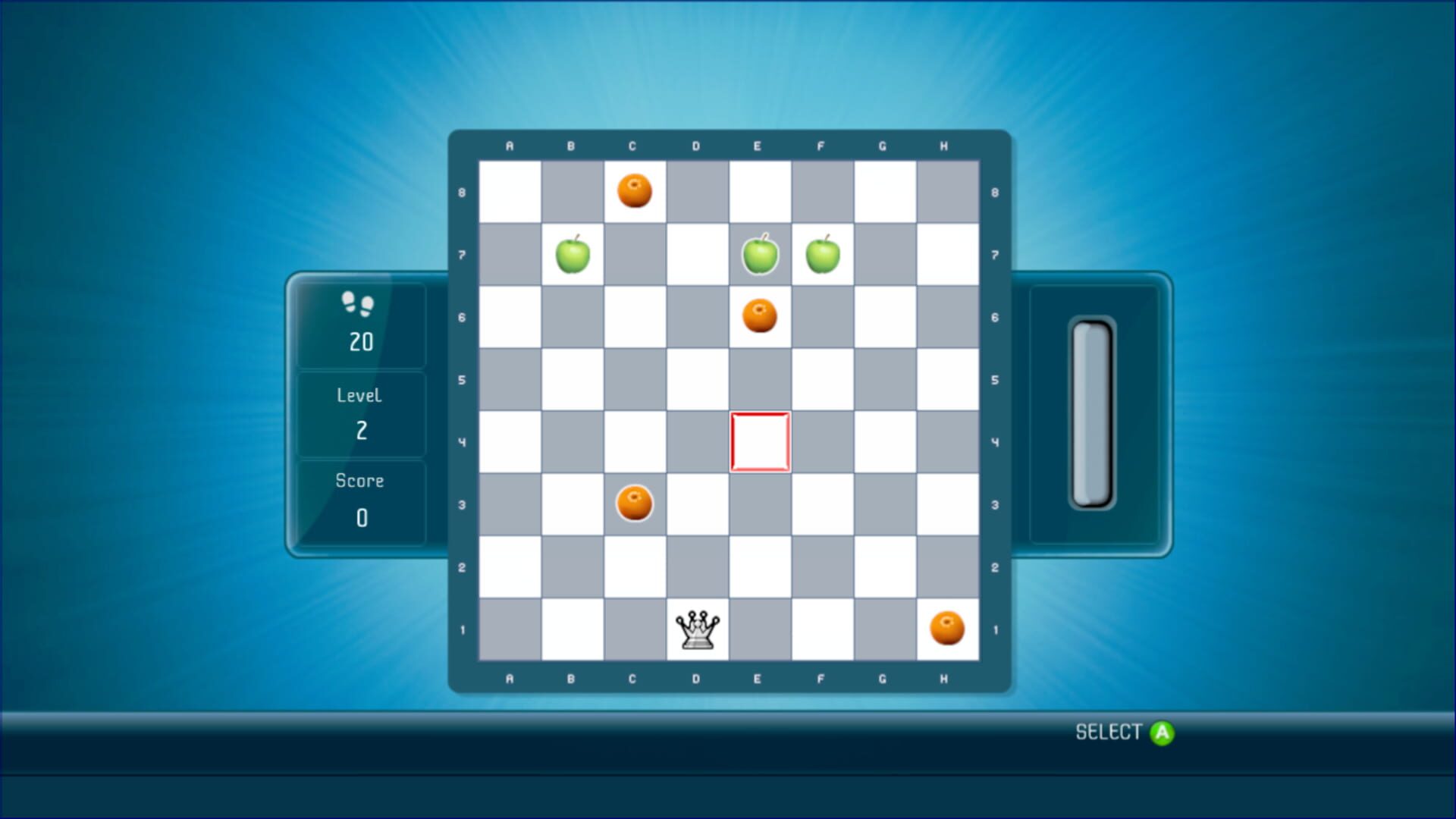Click the orange on C3

click(x=635, y=503)
